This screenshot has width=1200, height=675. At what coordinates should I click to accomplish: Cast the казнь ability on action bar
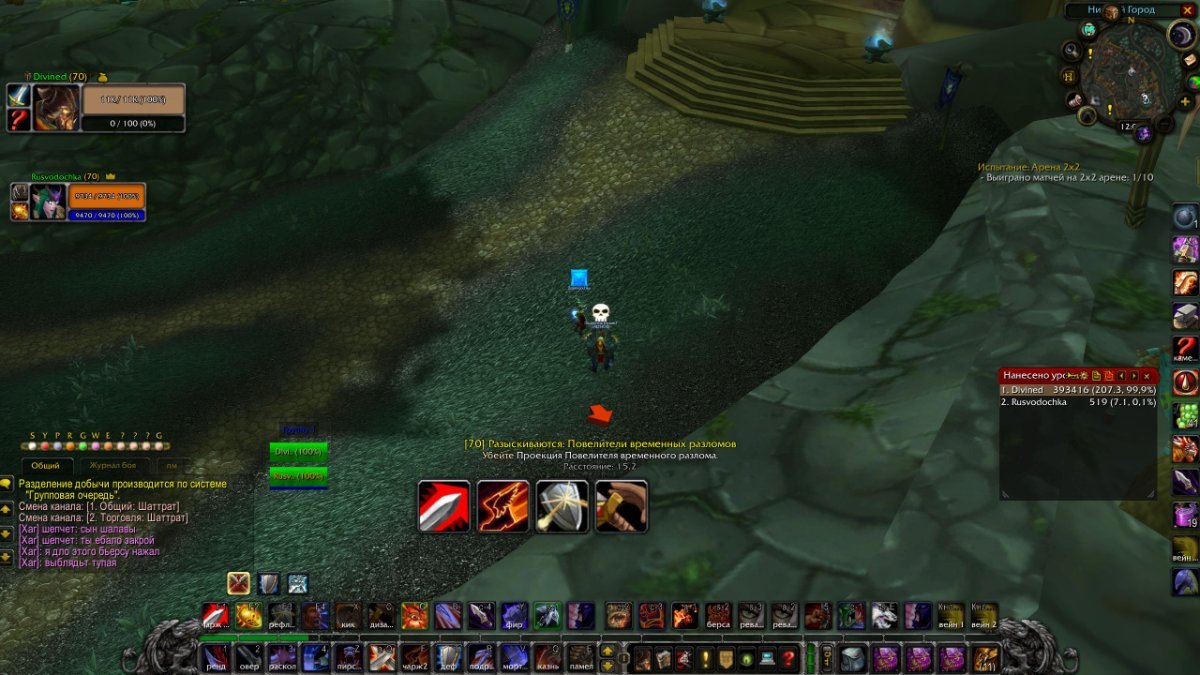pyautogui.click(x=547, y=657)
